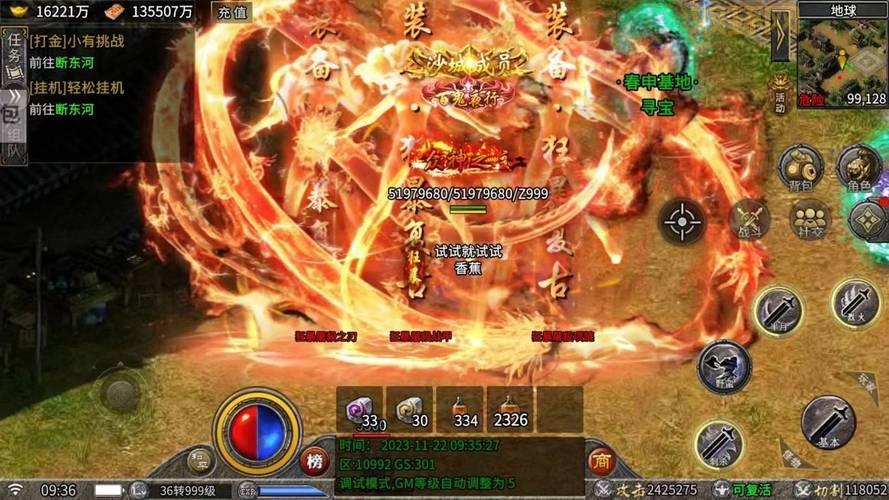889x500 pixels.
Task: Open the 充值 recharge button
Action: (x=232, y=12)
